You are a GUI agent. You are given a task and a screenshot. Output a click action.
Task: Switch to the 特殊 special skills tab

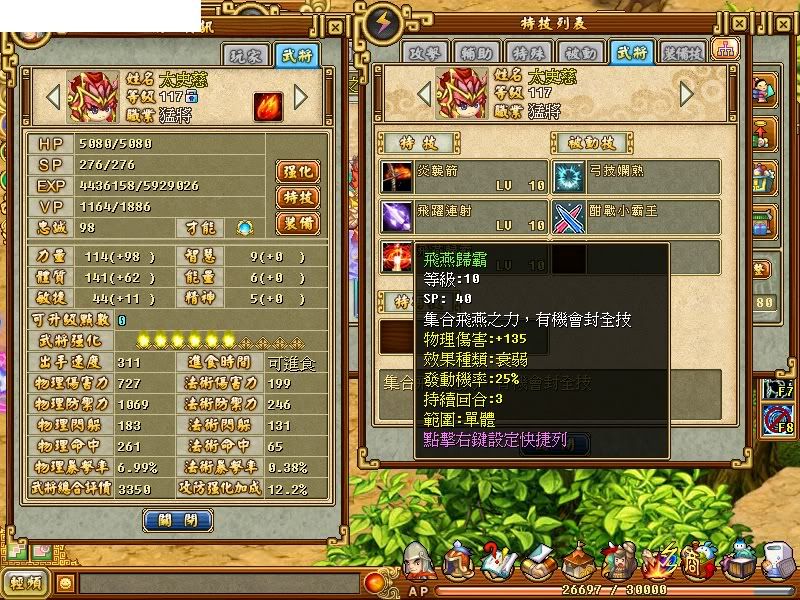[x=531, y=52]
